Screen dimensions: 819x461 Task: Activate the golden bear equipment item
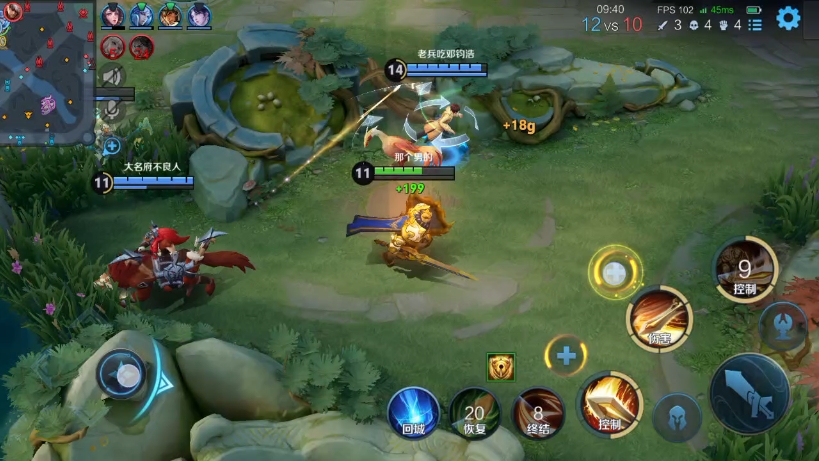(x=501, y=367)
